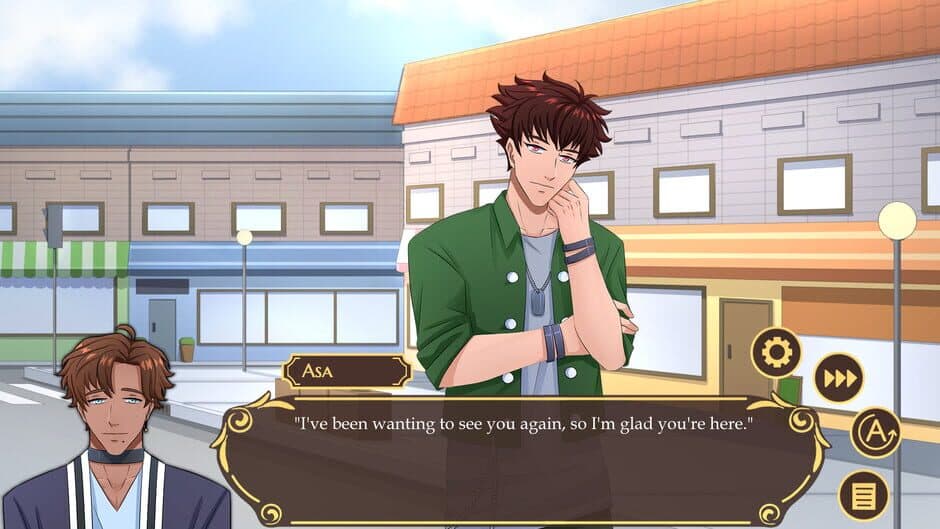Screen dimensions: 940x529
Task: Open the dialogue history log
Action: 863,495
